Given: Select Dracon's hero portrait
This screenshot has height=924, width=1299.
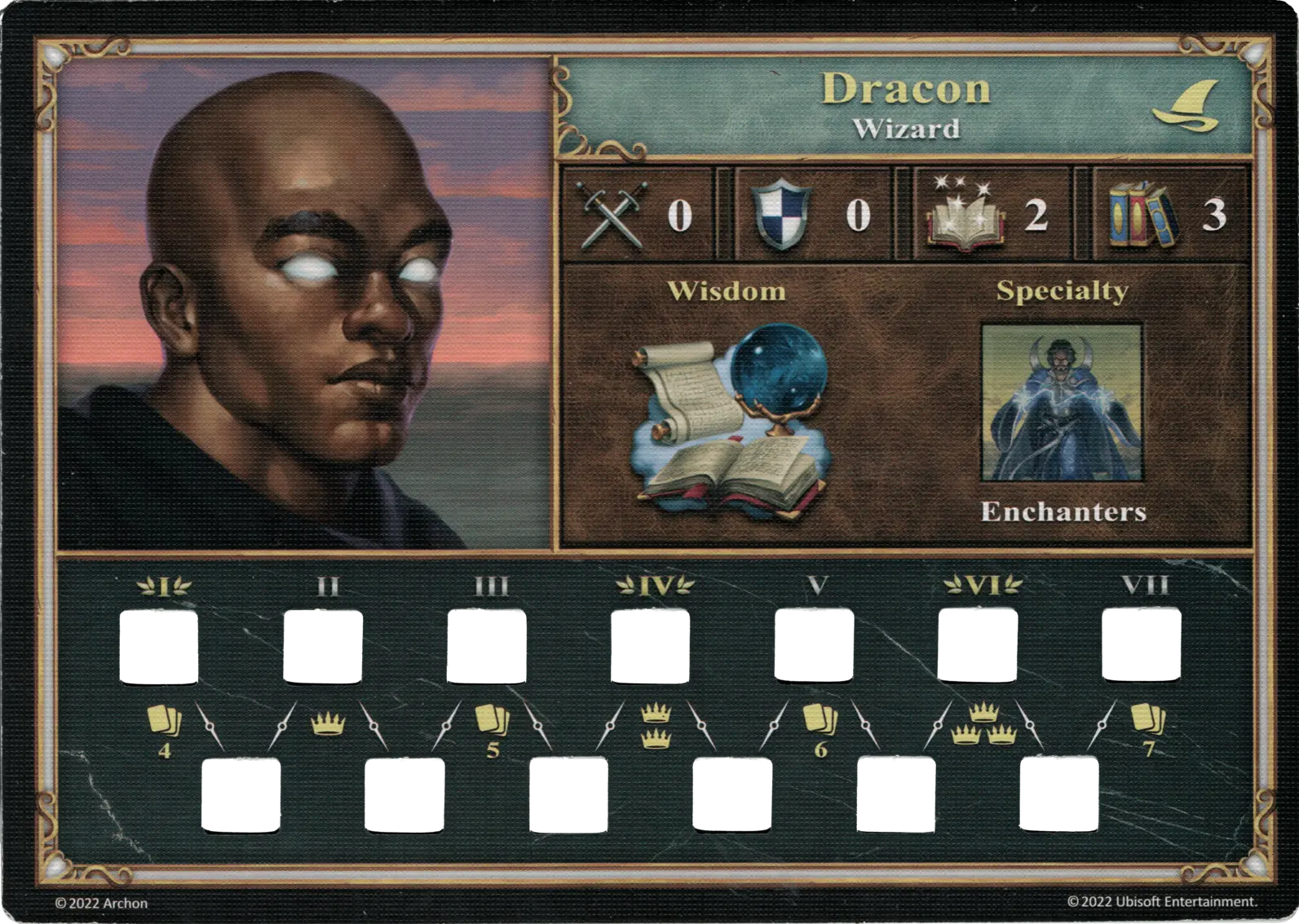Looking at the screenshot, I should [303, 303].
